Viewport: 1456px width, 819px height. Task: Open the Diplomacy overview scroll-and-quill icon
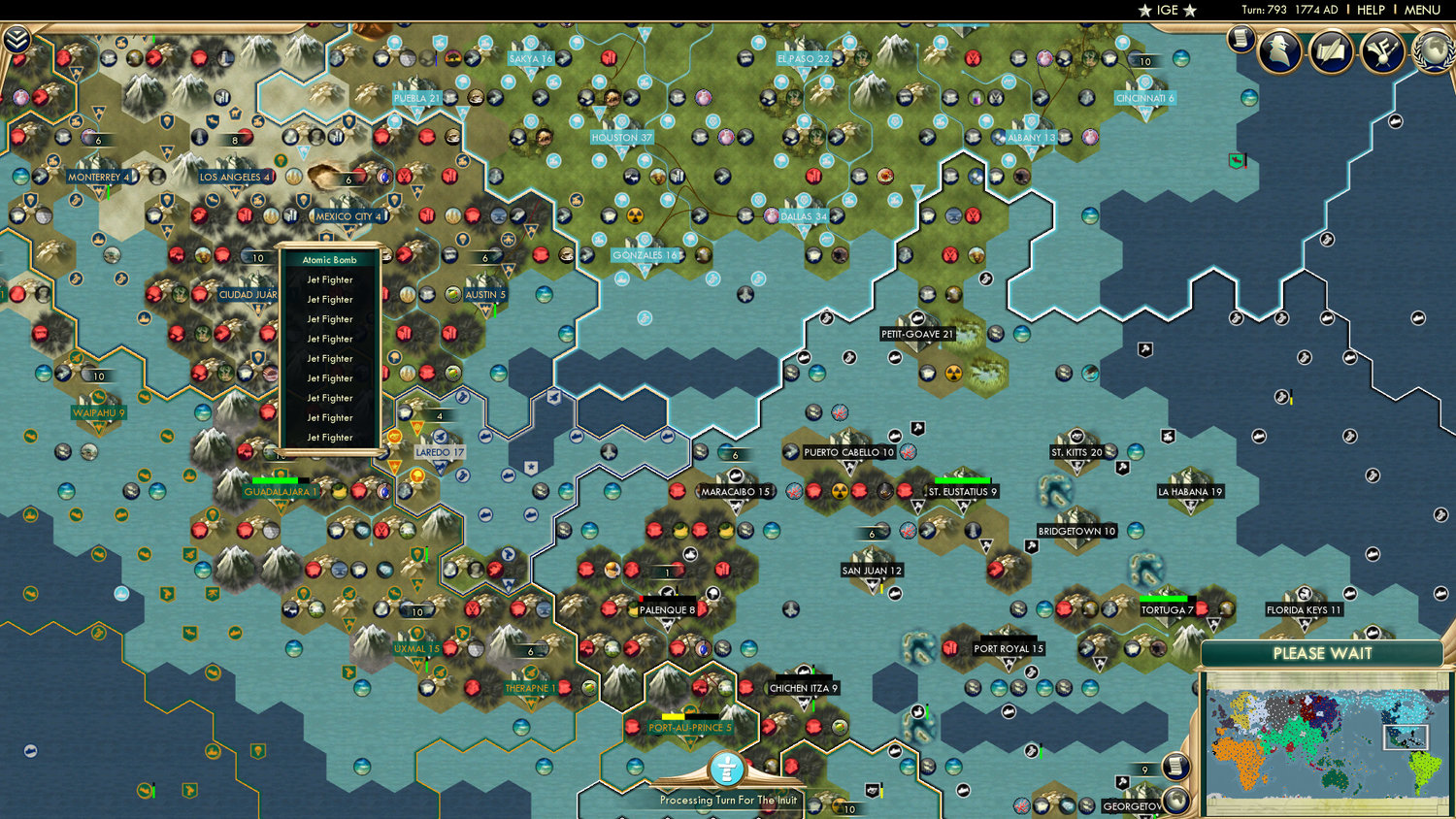pyautogui.click(x=1331, y=50)
